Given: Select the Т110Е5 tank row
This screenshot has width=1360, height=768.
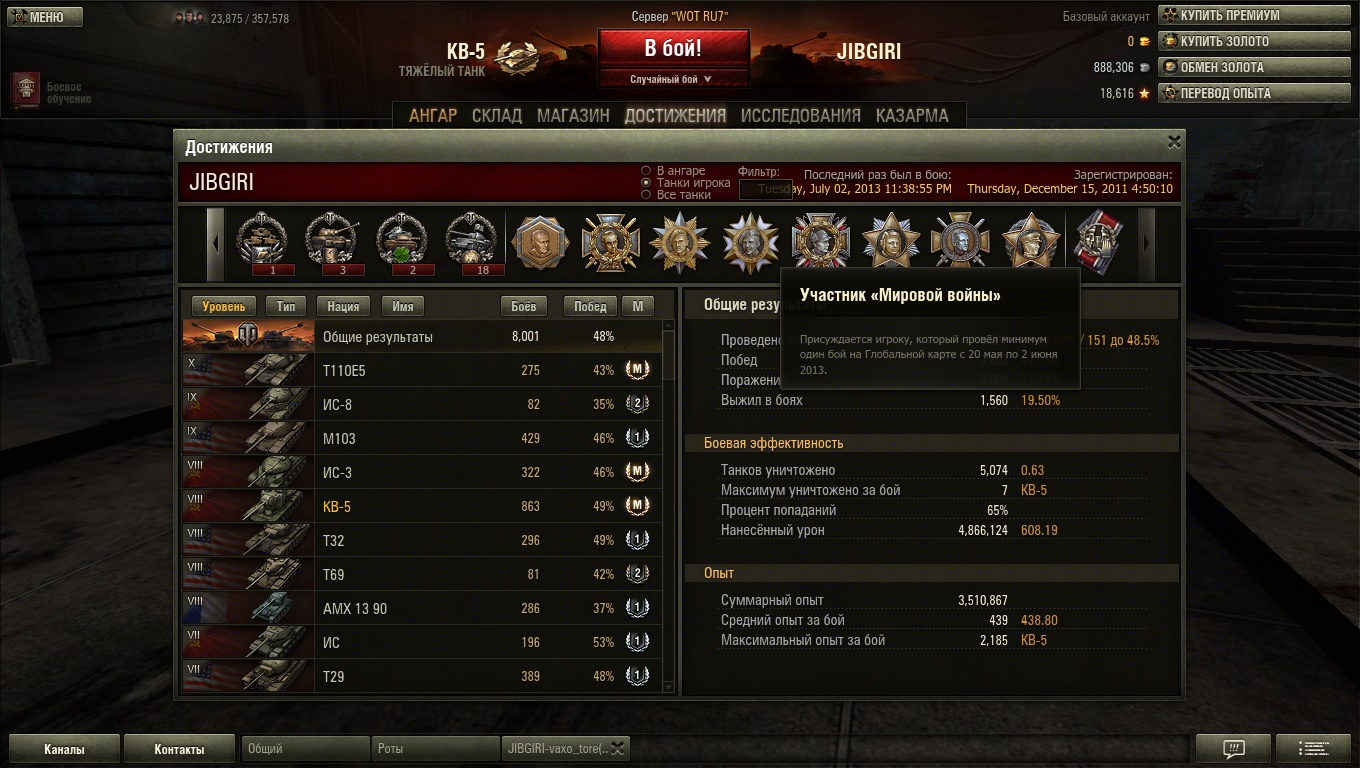Looking at the screenshot, I should click(420, 370).
